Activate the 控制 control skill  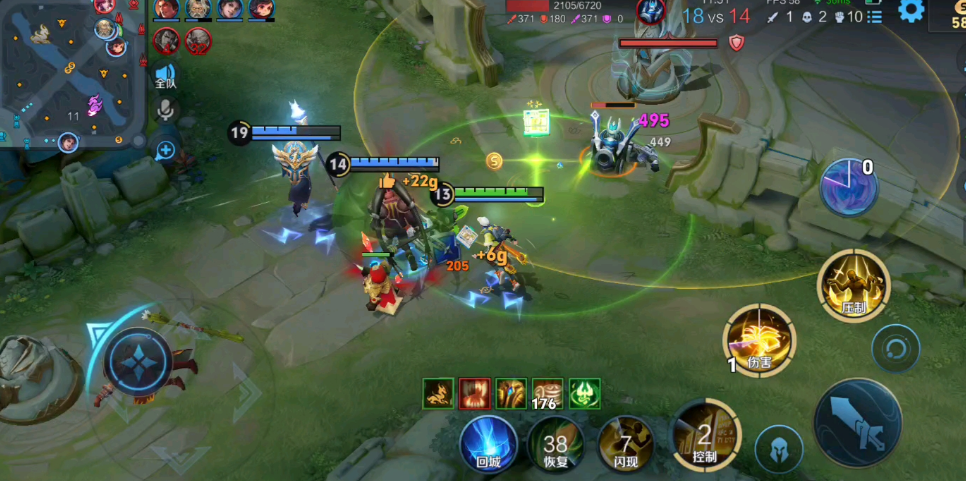coord(705,435)
